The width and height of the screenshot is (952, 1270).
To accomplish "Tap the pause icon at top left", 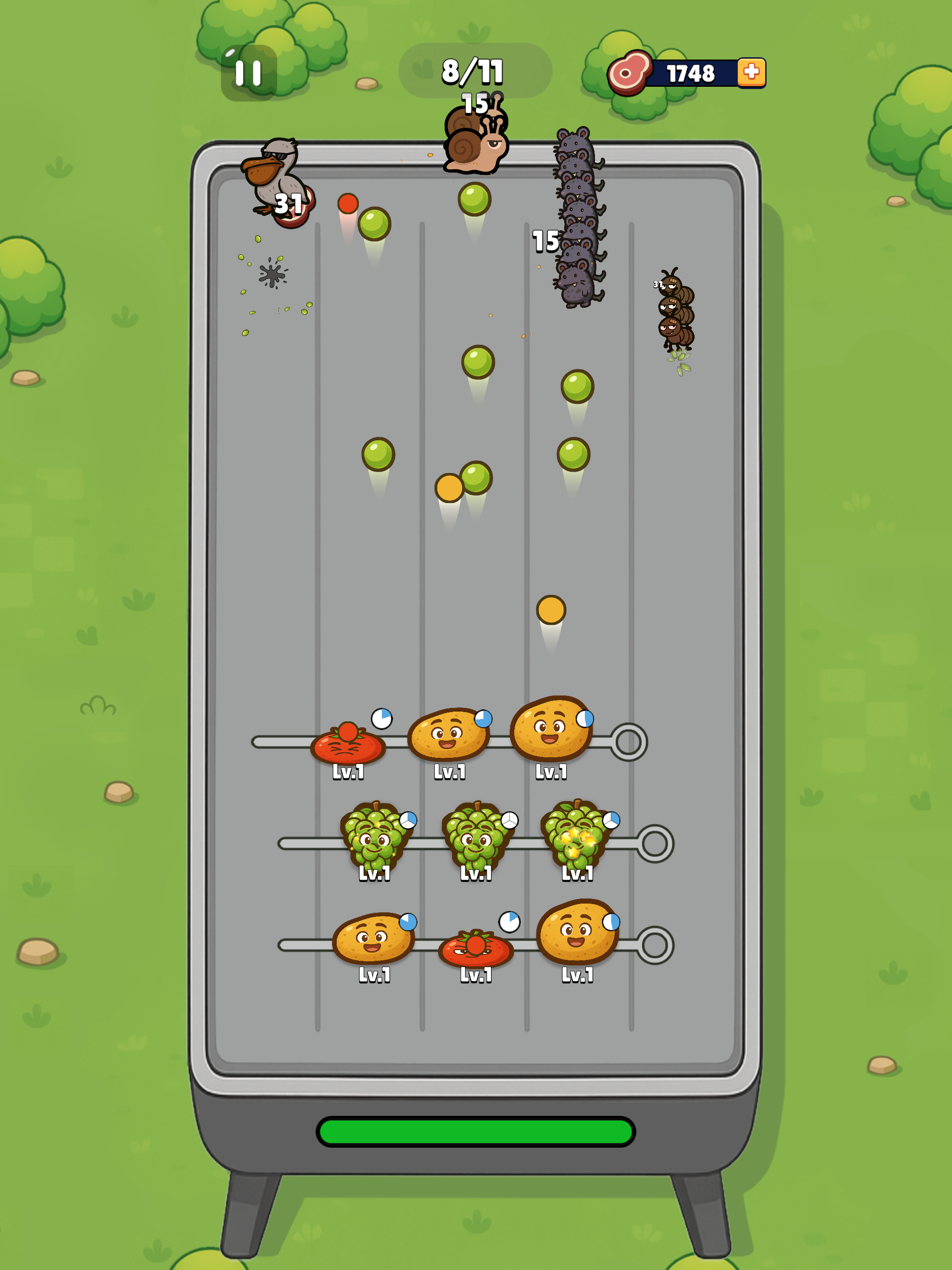I will pos(249,73).
